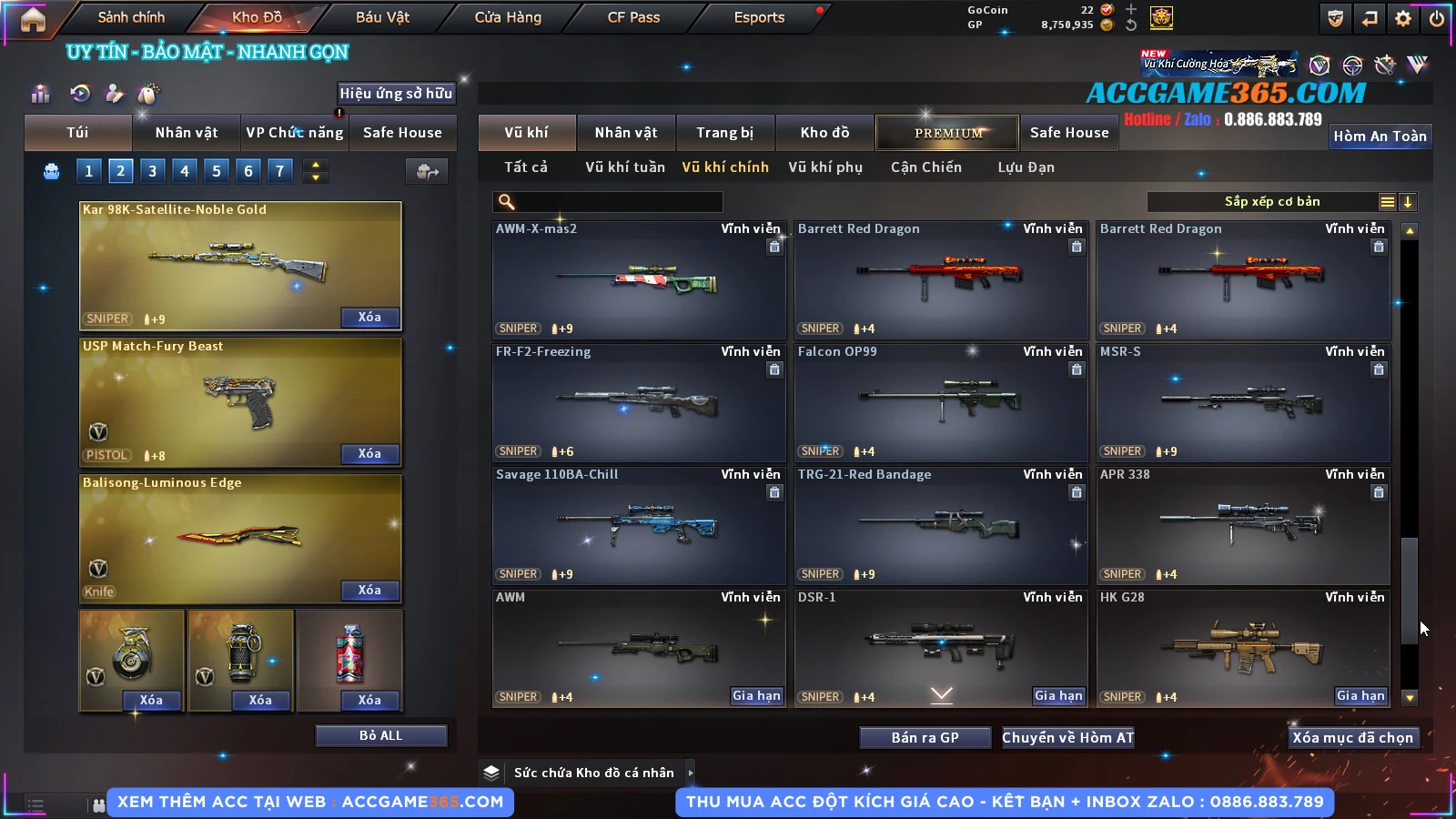Pick the Savage 110BA-Chill rifle

point(638,526)
